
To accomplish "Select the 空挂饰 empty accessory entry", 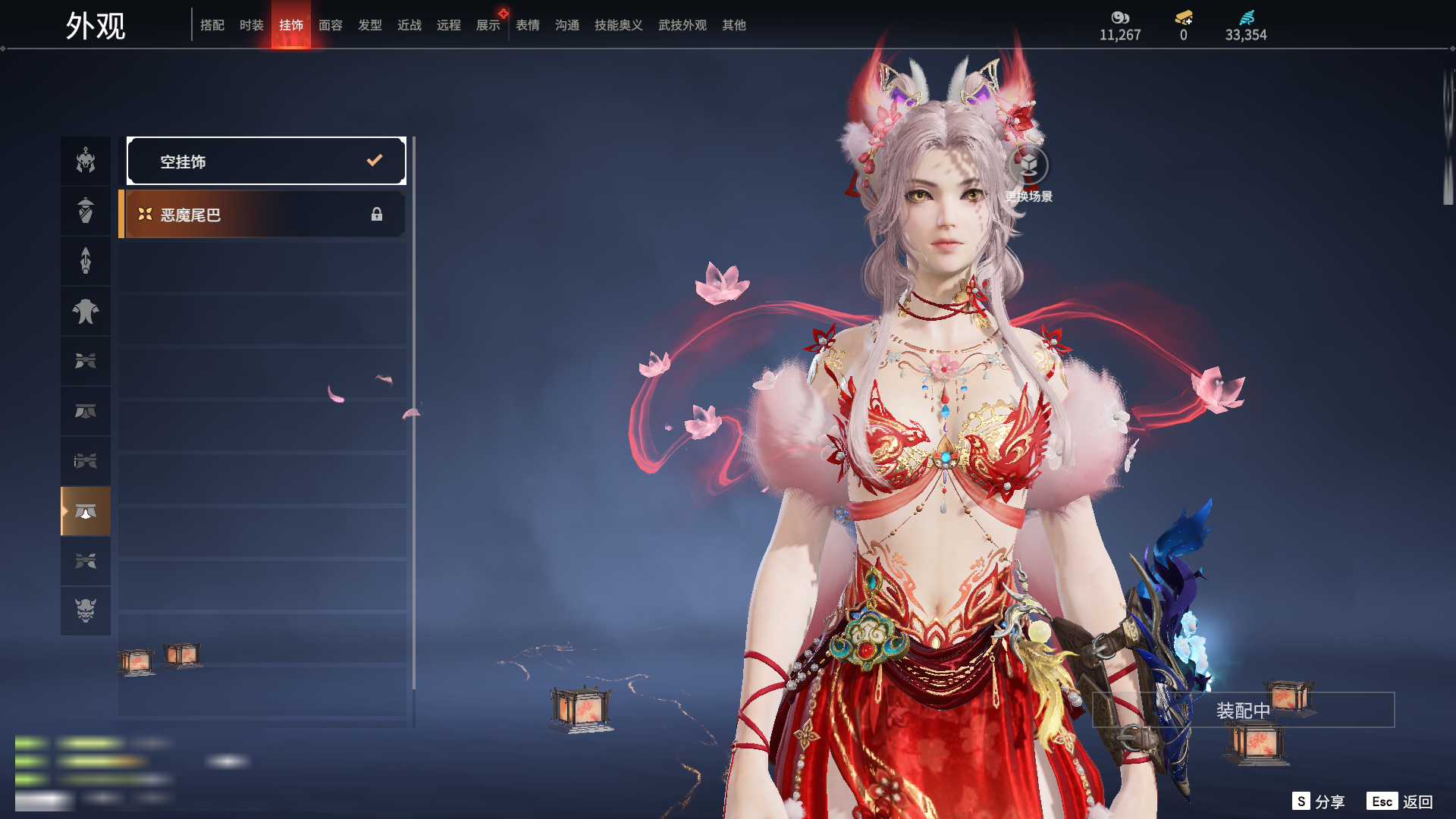I will click(x=266, y=161).
